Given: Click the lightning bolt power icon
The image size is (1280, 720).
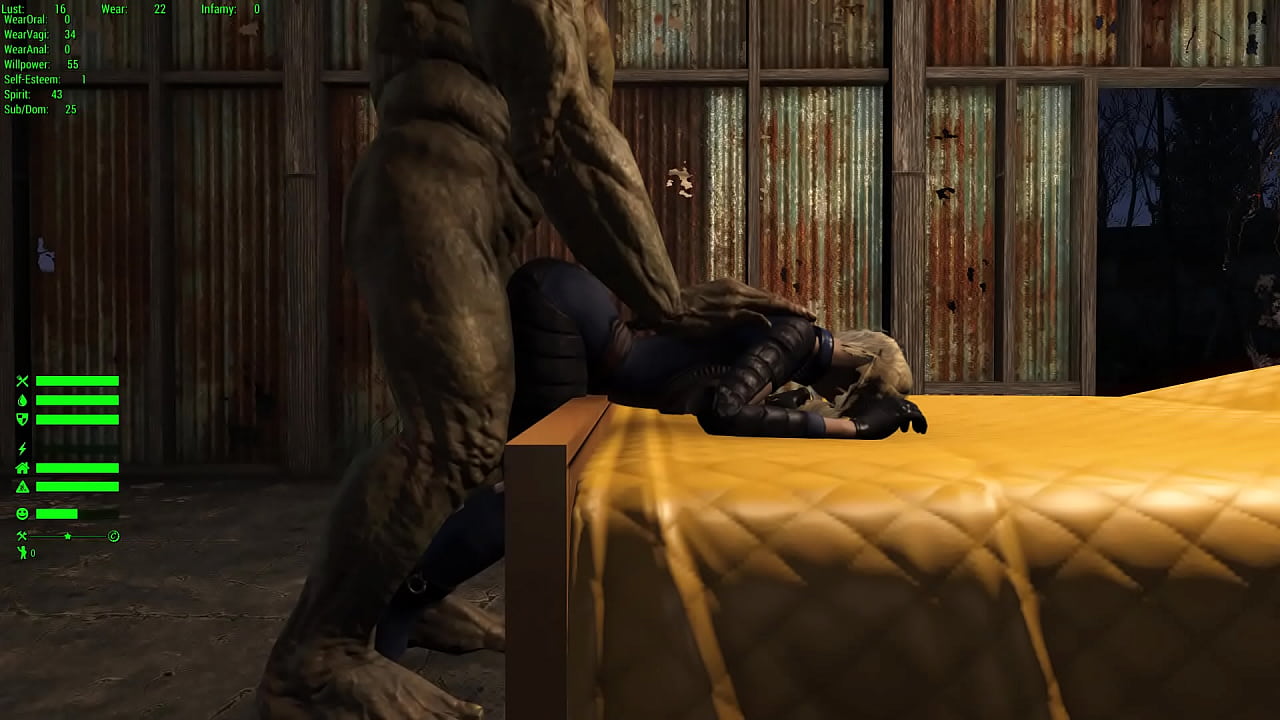Looking at the screenshot, I should click(x=22, y=448).
